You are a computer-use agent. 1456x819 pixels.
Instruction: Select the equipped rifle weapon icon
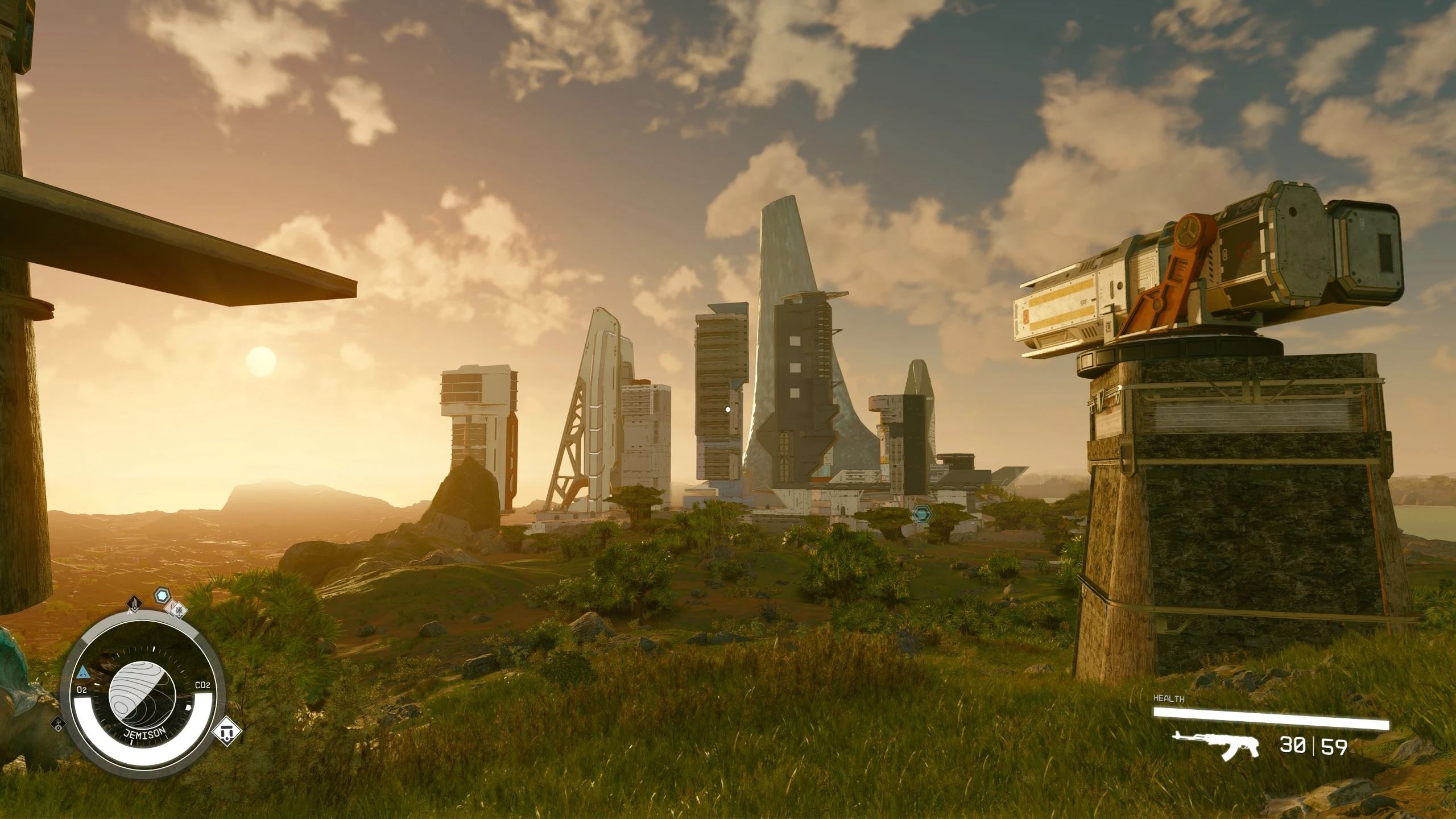(x=1215, y=746)
